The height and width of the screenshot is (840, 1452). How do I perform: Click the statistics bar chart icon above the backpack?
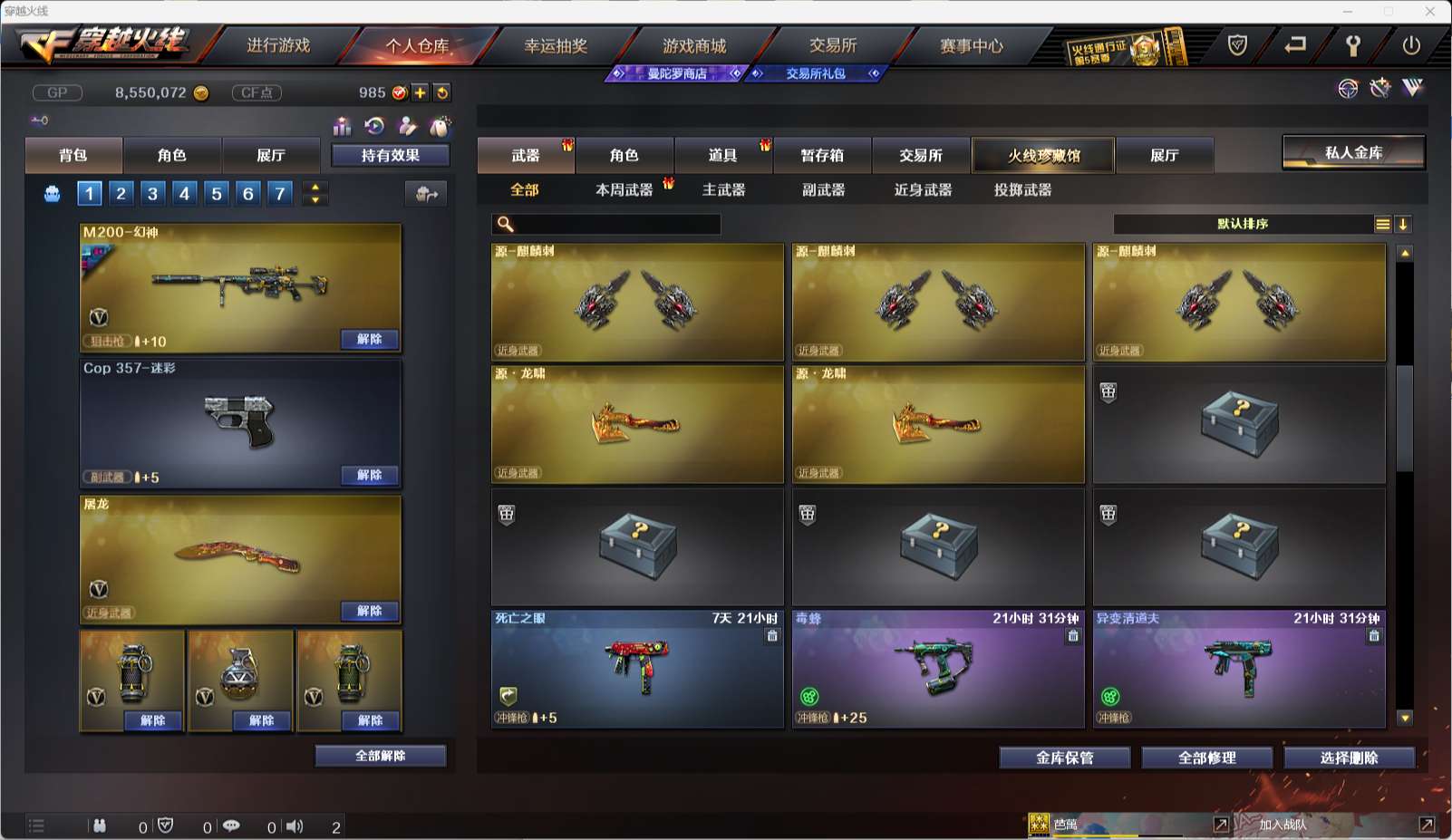pyautogui.click(x=343, y=126)
